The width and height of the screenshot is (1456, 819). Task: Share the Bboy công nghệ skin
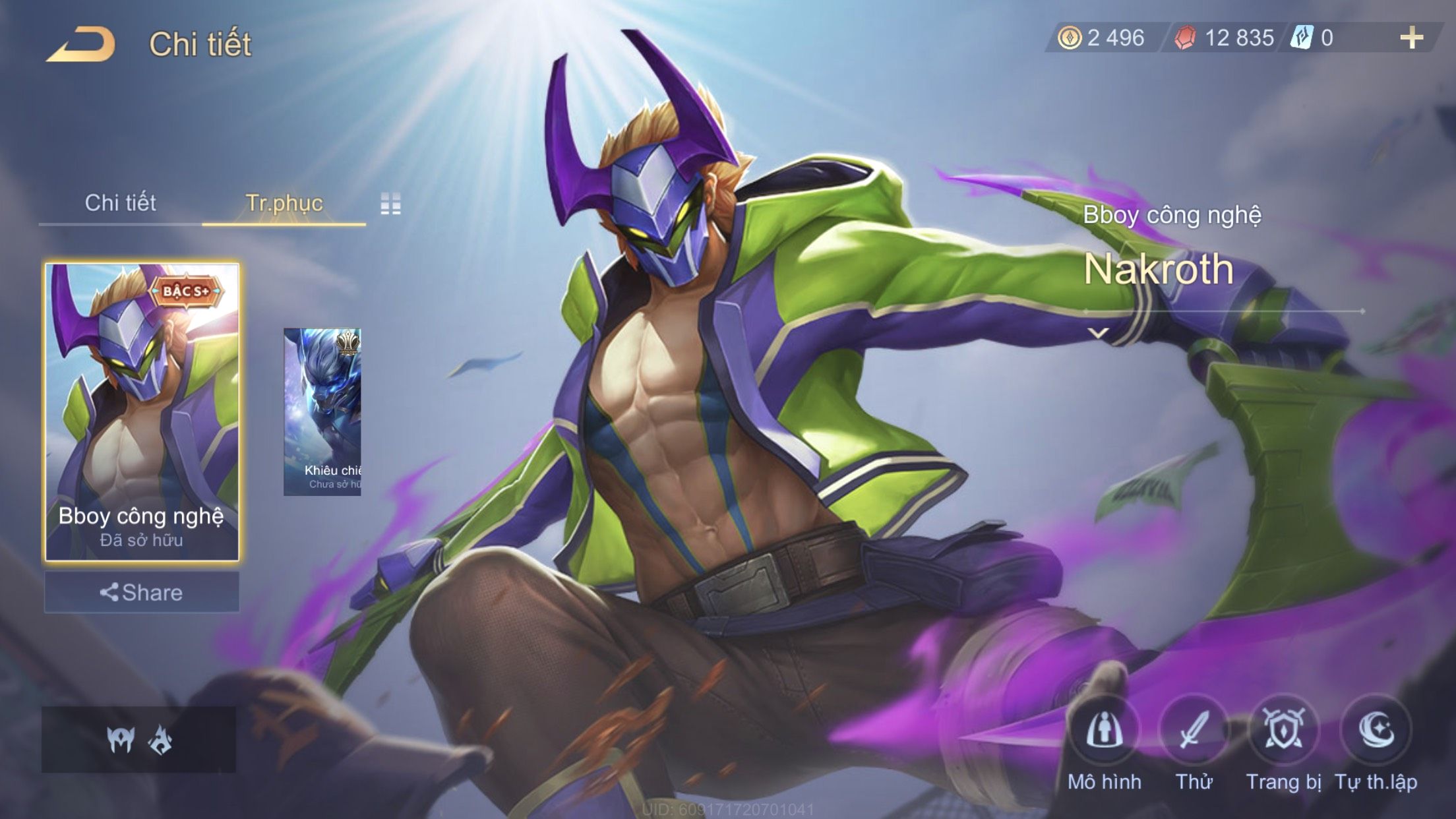pyautogui.click(x=142, y=592)
